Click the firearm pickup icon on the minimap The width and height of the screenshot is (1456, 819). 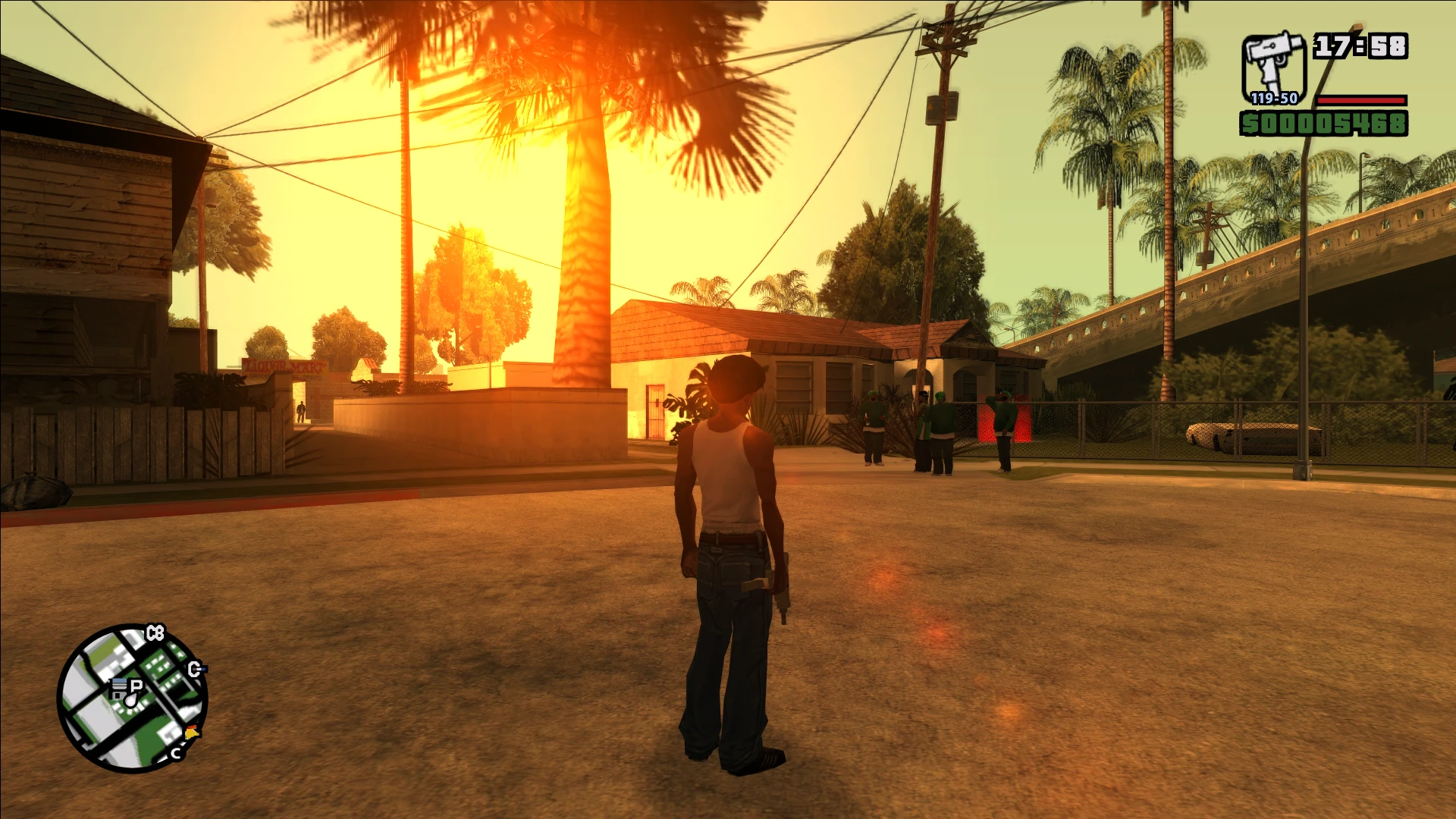pos(121,686)
